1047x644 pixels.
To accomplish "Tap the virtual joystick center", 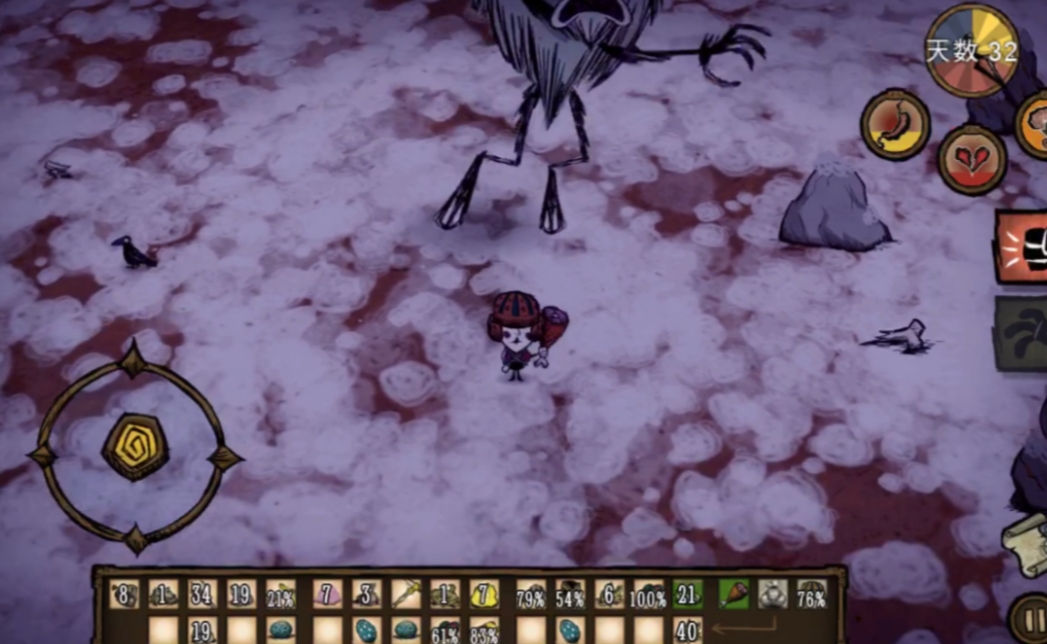I will click(135, 447).
